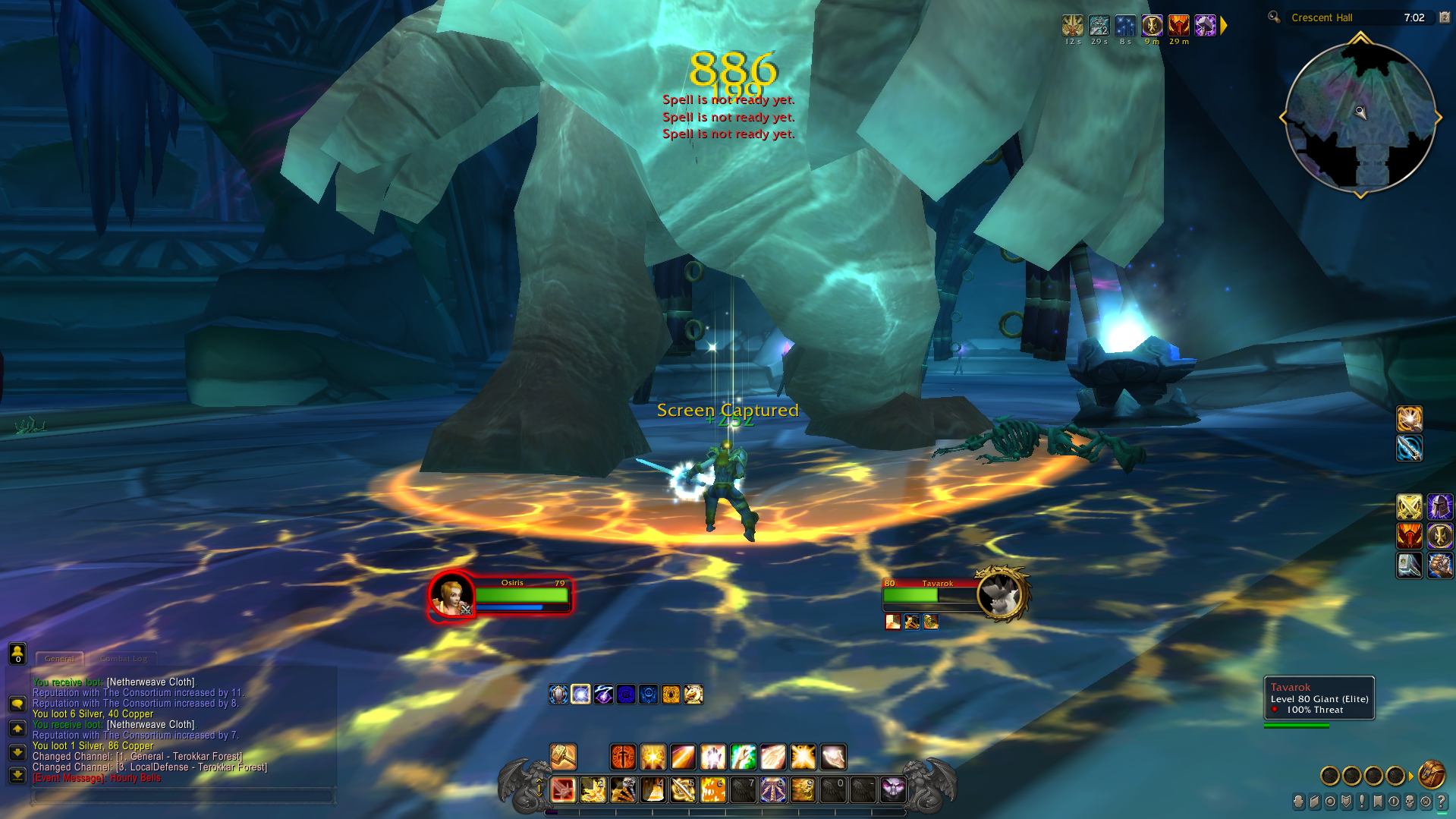Cast the green healing hand spell
Screen dimensions: 1456x819
tap(743, 757)
